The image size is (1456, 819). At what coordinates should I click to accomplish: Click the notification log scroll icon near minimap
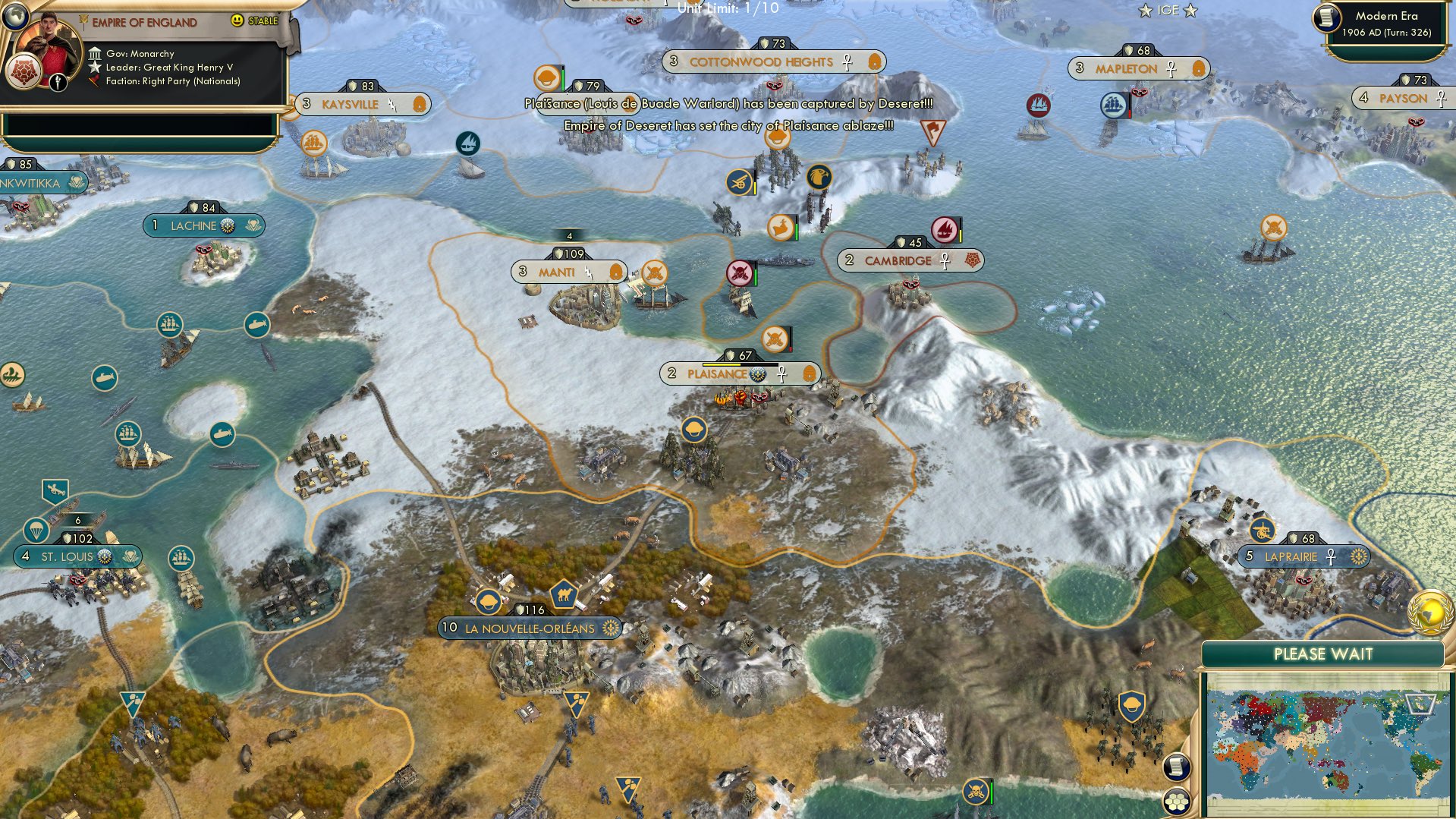(1177, 767)
